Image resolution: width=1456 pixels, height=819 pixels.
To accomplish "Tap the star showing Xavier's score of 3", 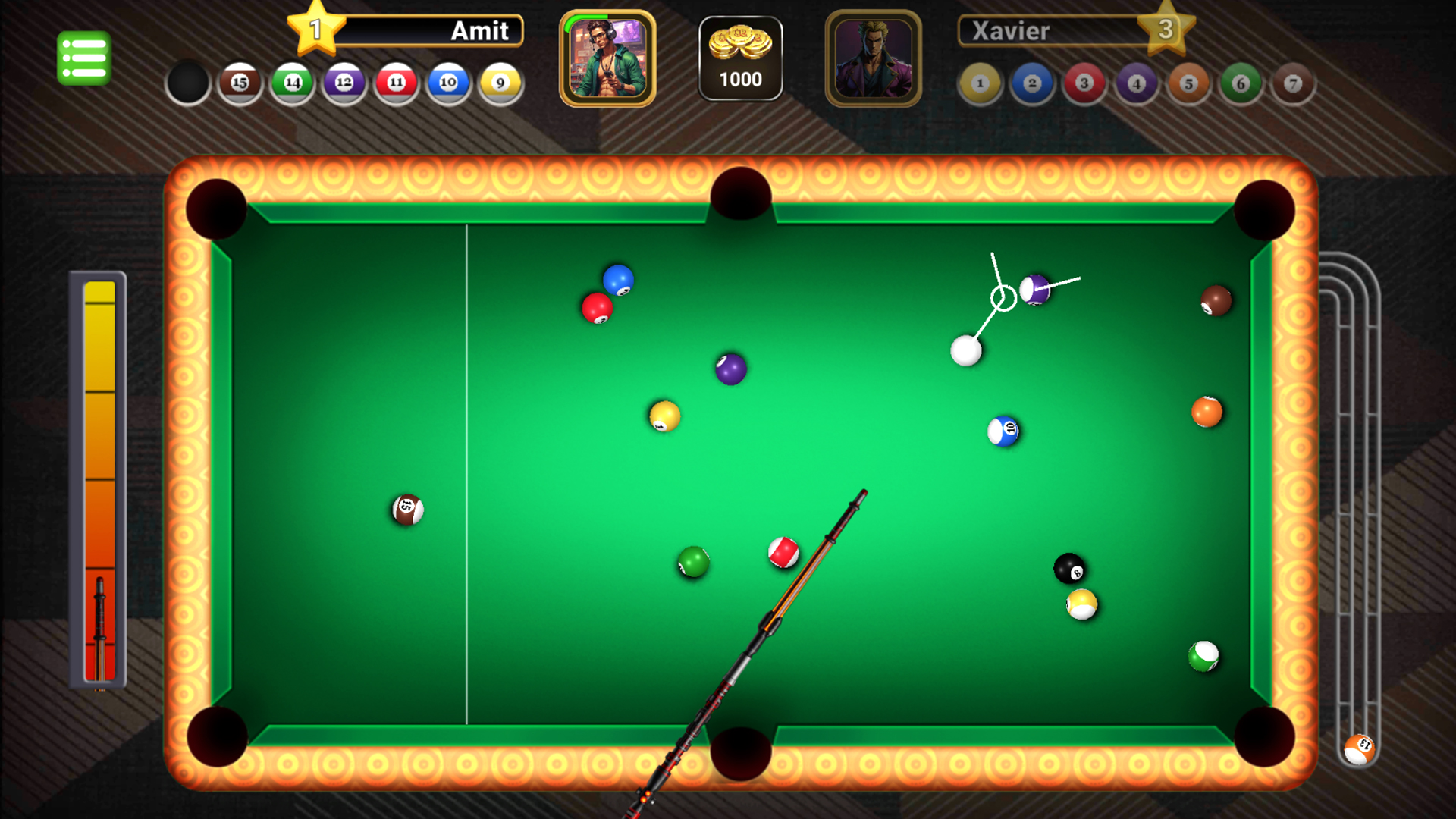I will [1166, 29].
